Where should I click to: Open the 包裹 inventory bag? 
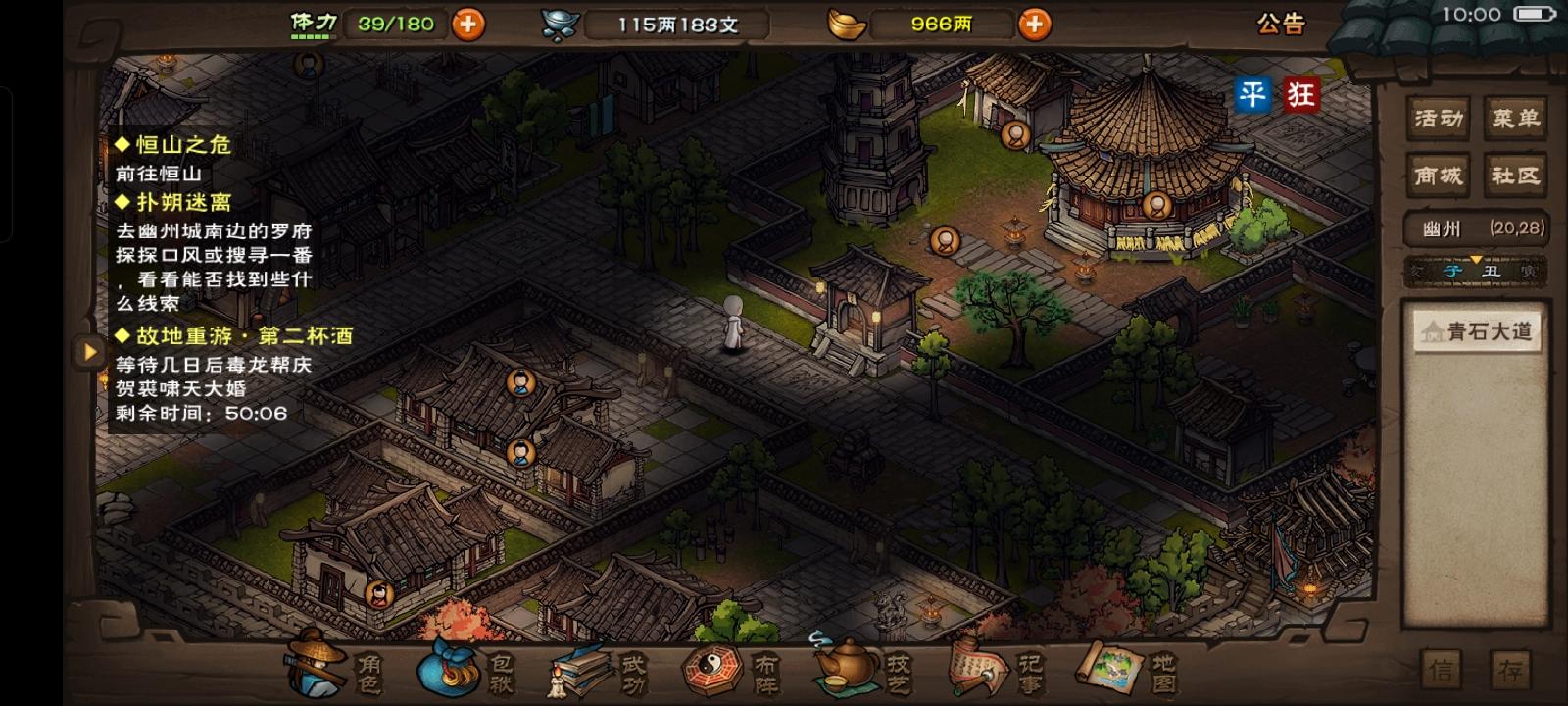470,672
